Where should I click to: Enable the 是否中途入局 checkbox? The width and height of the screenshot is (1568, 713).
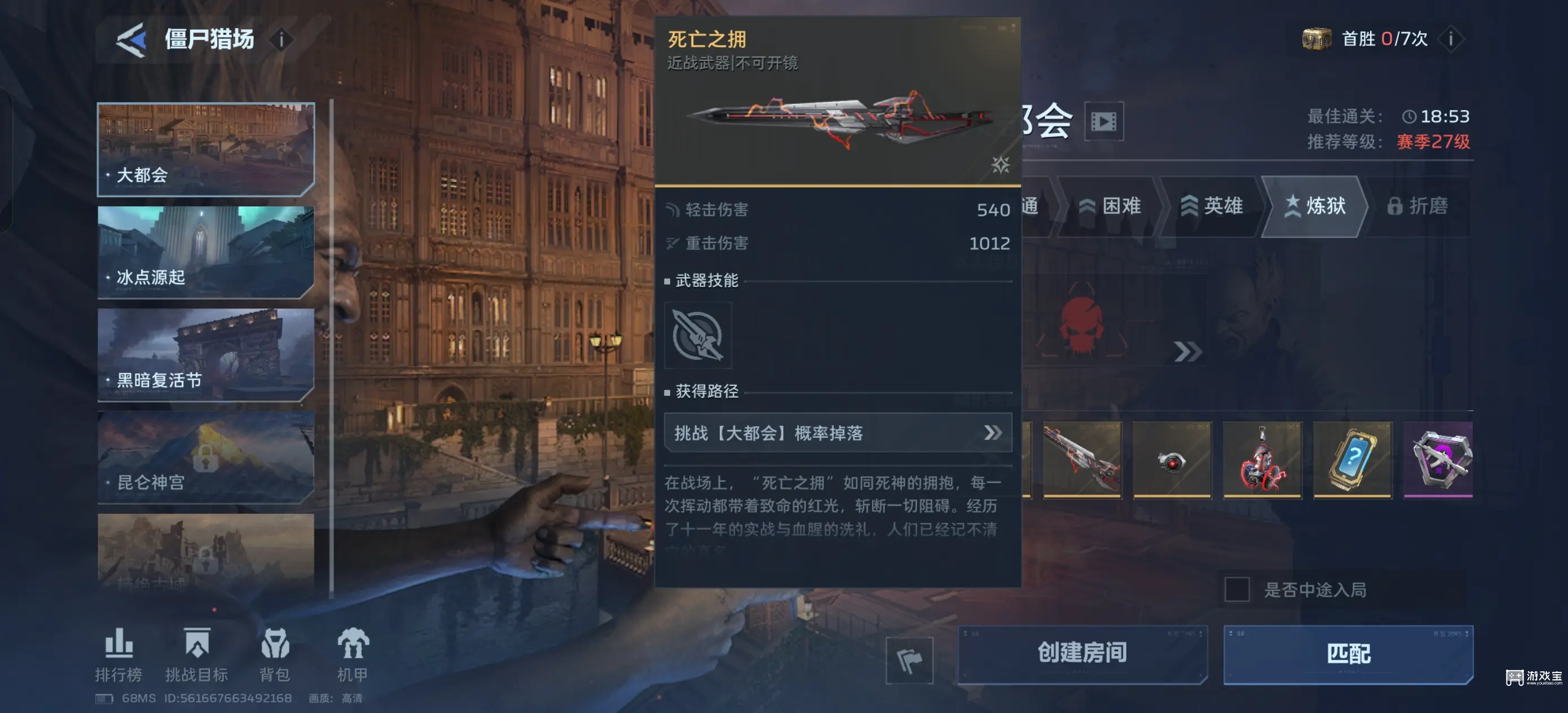(x=1236, y=589)
